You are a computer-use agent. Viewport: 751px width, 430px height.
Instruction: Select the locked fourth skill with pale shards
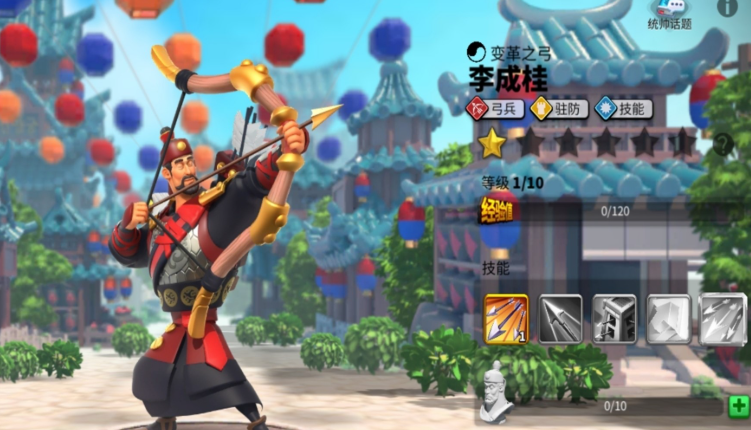click(x=668, y=318)
